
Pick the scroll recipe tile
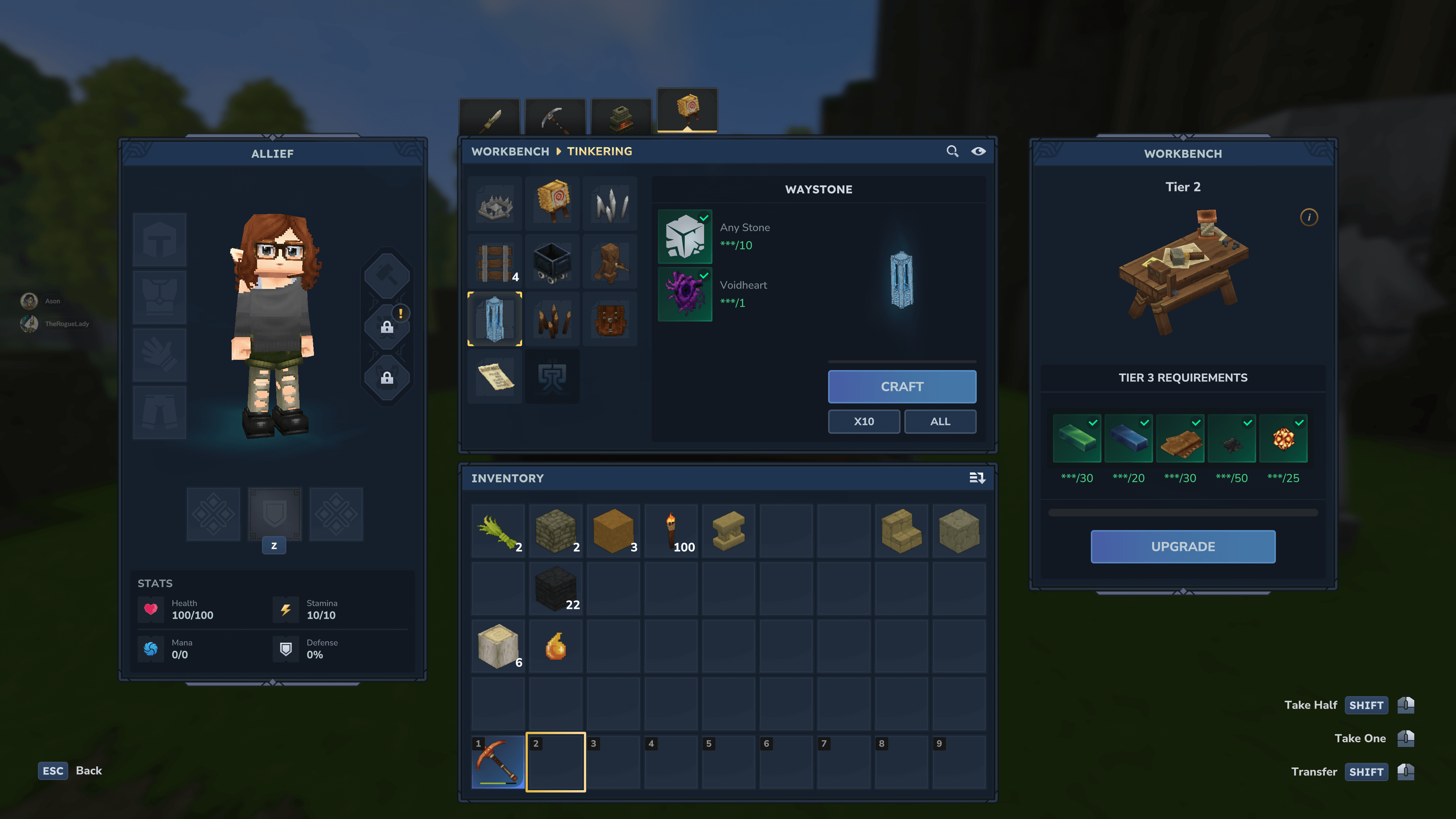pyautogui.click(x=494, y=377)
